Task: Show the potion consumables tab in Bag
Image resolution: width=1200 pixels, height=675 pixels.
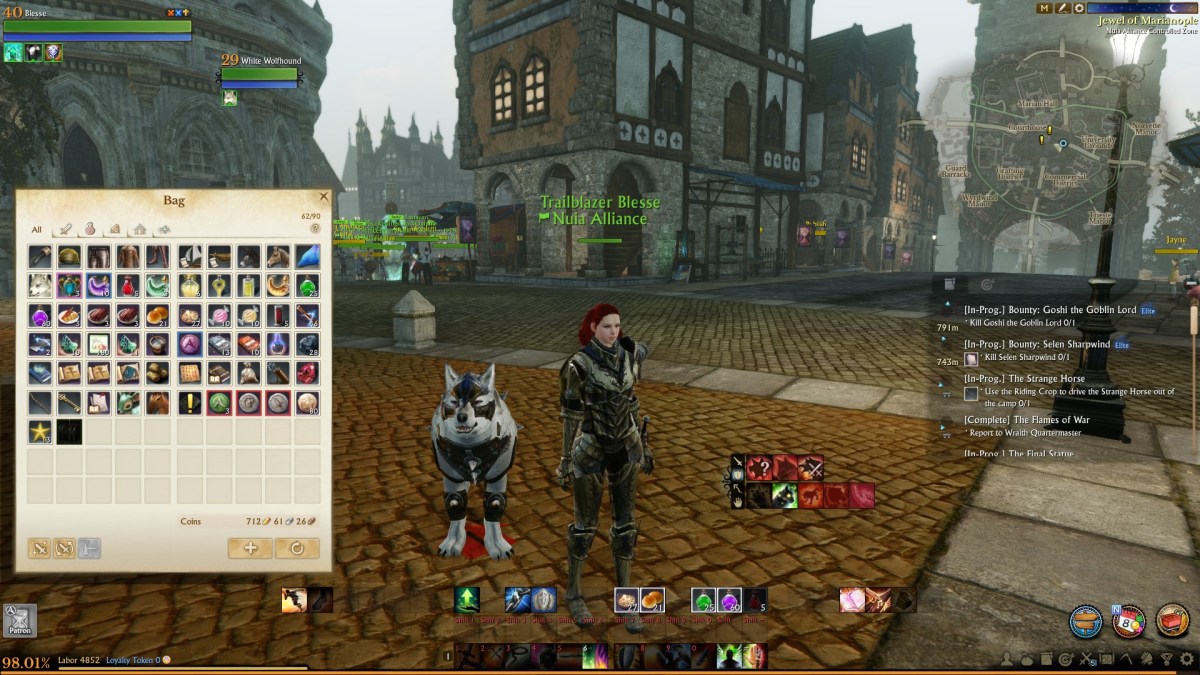Action: click(x=89, y=230)
